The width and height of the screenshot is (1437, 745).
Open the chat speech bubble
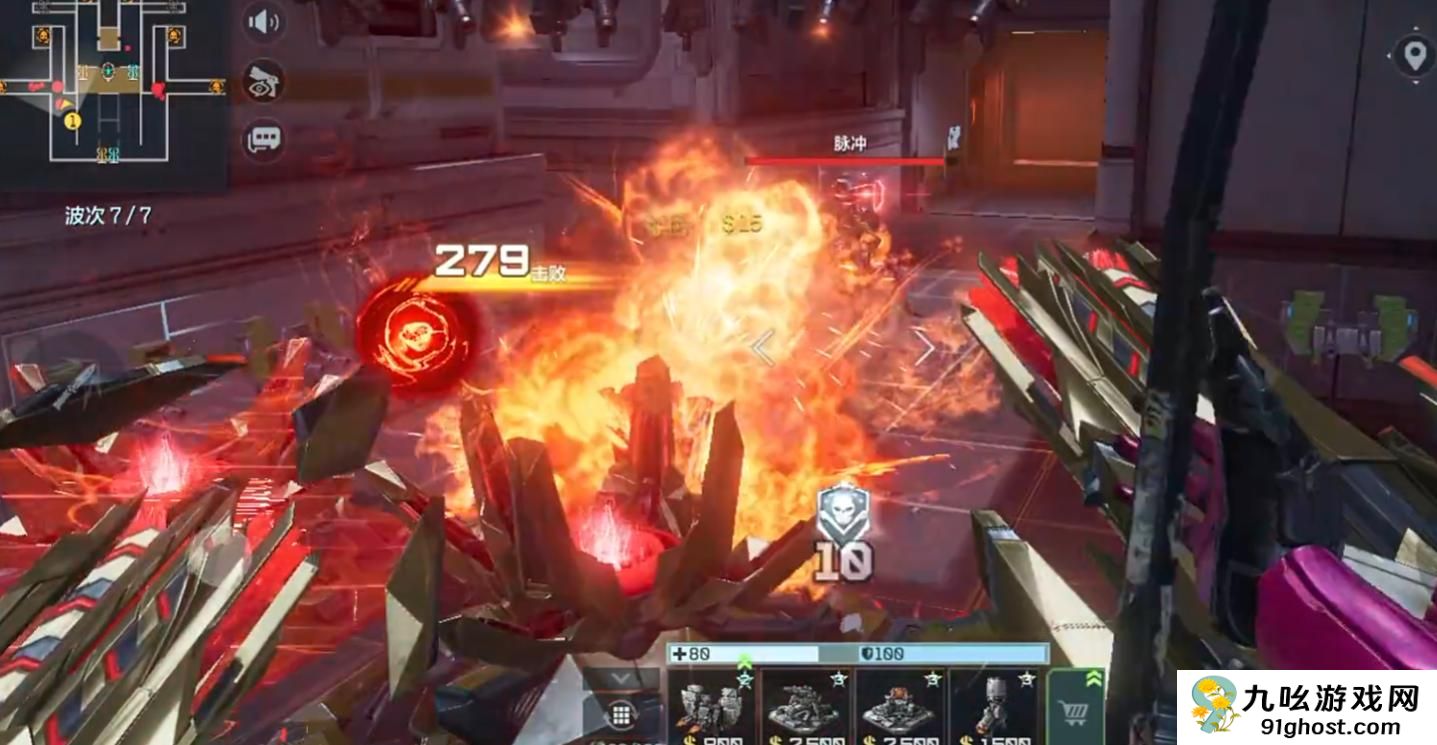pyautogui.click(x=265, y=139)
